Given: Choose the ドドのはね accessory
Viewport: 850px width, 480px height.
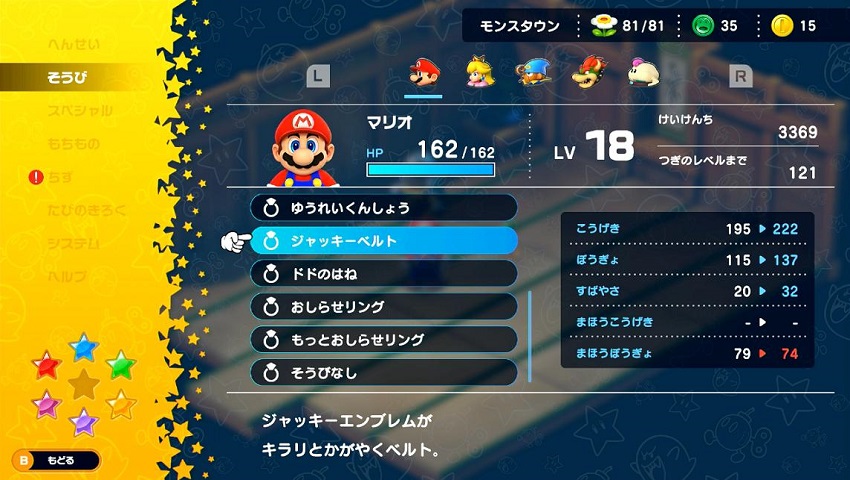Looking at the screenshot, I should pos(384,274).
